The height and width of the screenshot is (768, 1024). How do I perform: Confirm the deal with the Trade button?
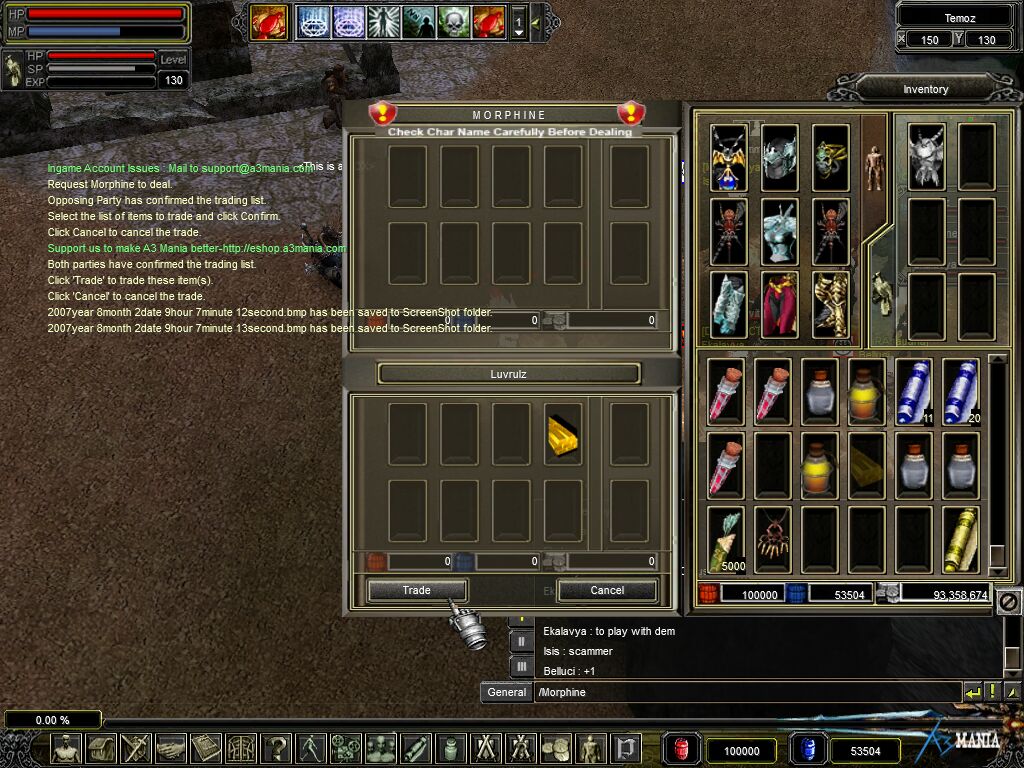[x=416, y=590]
